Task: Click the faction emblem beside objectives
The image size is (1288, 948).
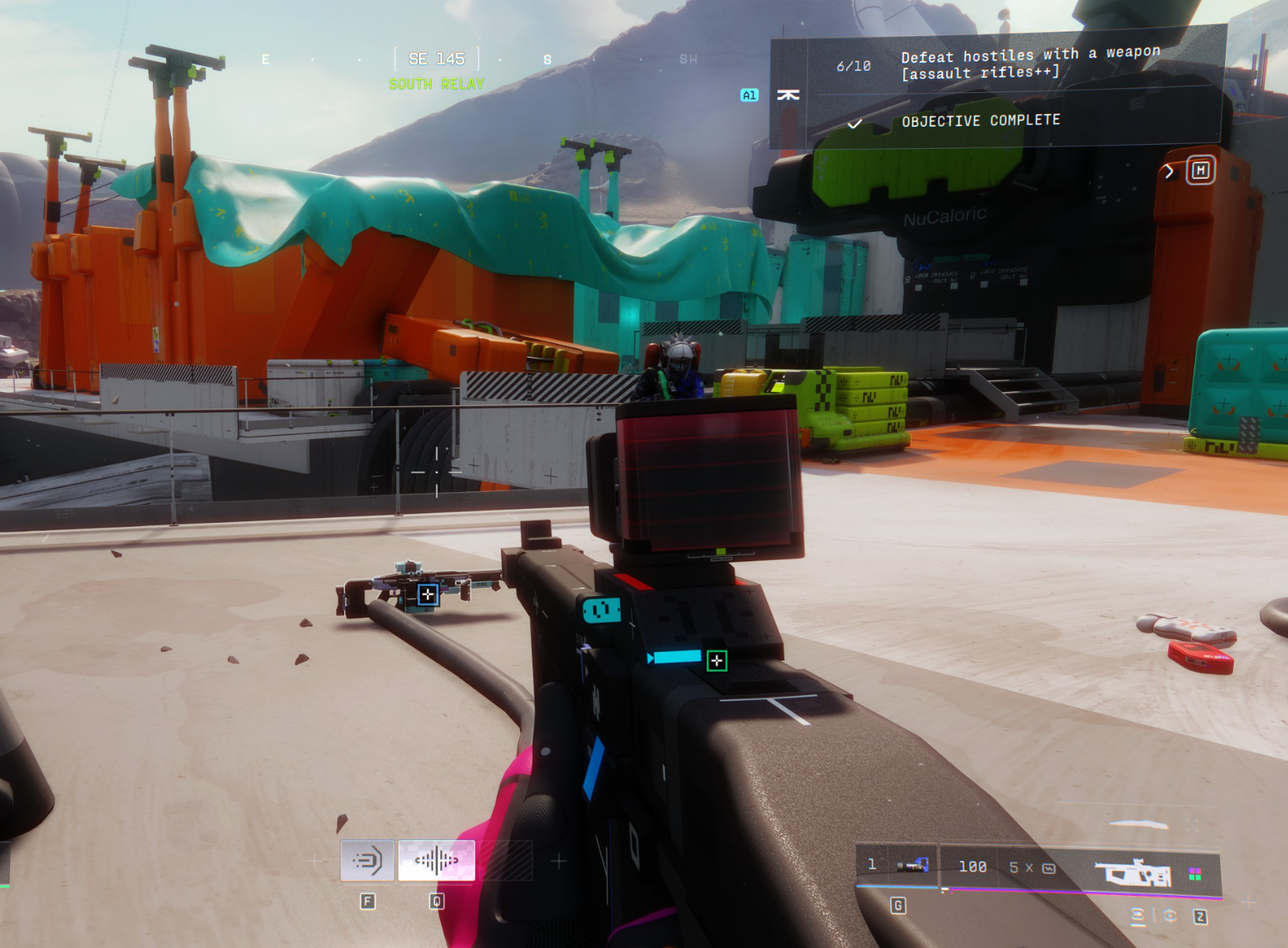Action: (x=788, y=95)
